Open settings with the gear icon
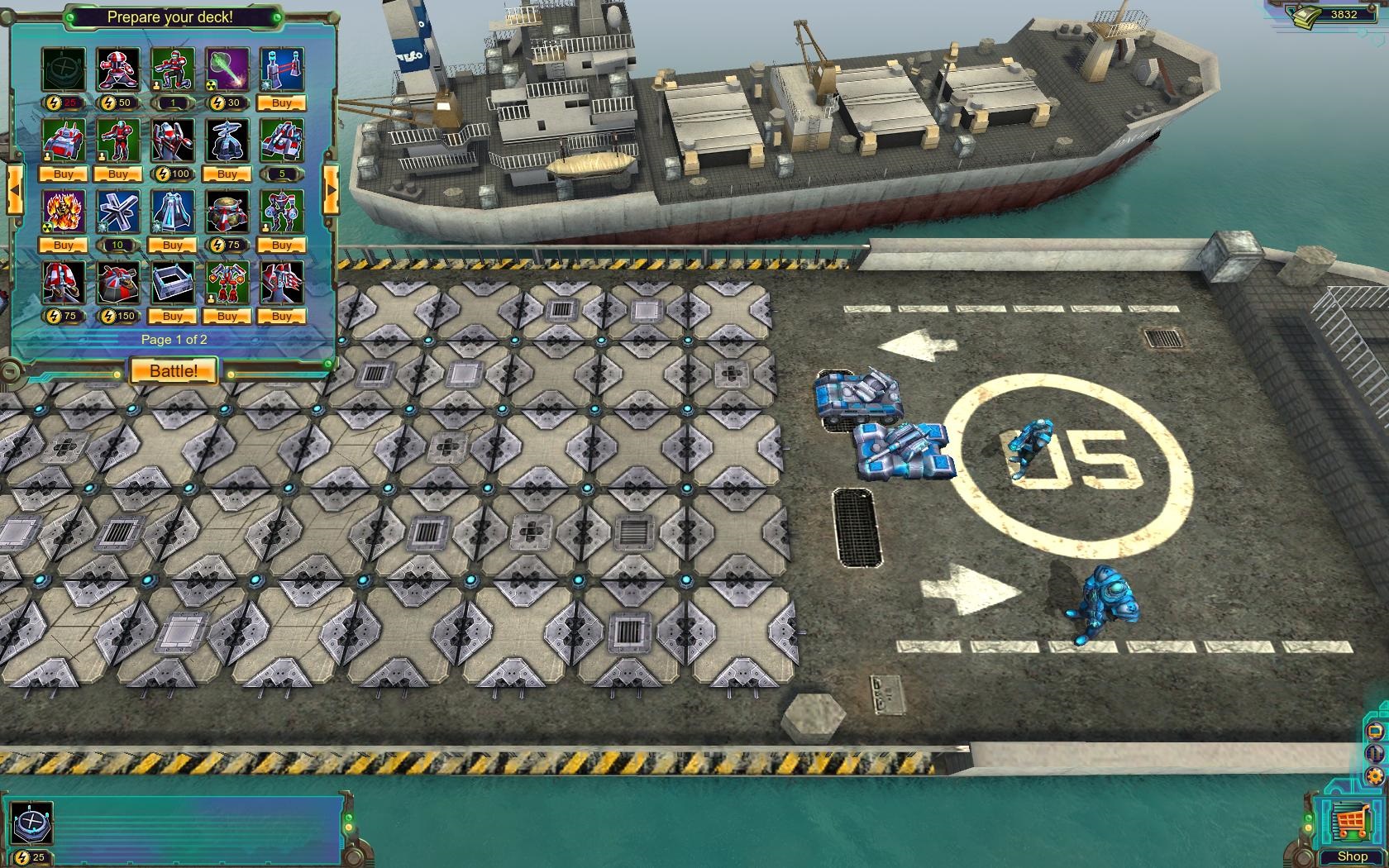This screenshot has height=868, width=1389. (1375, 775)
